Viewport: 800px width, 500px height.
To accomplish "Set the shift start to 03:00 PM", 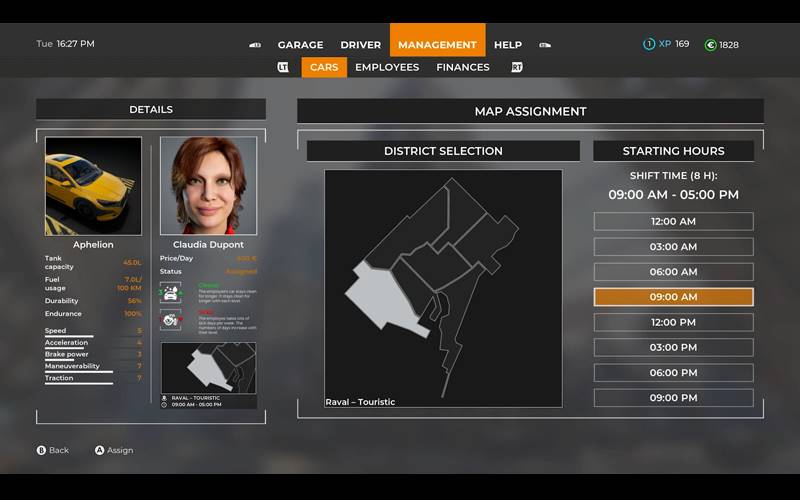I will (x=673, y=348).
